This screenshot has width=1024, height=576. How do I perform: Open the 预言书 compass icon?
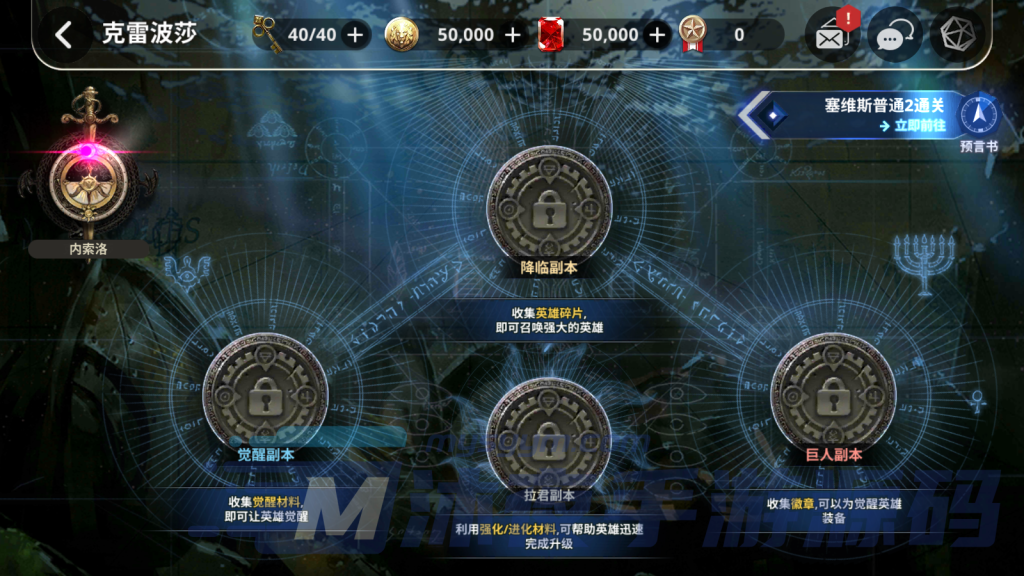point(978,116)
